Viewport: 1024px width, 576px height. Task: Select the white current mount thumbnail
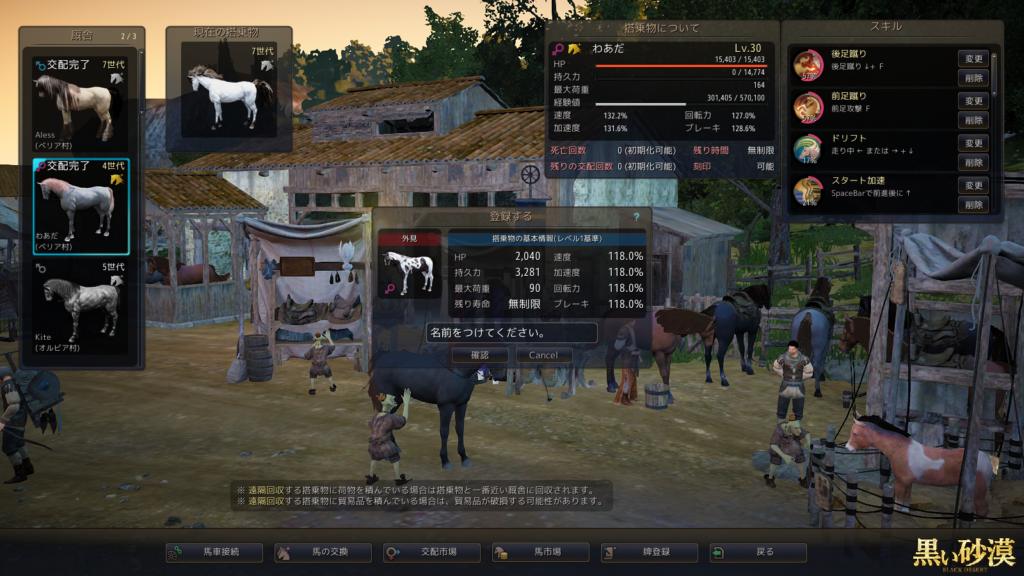(230, 95)
